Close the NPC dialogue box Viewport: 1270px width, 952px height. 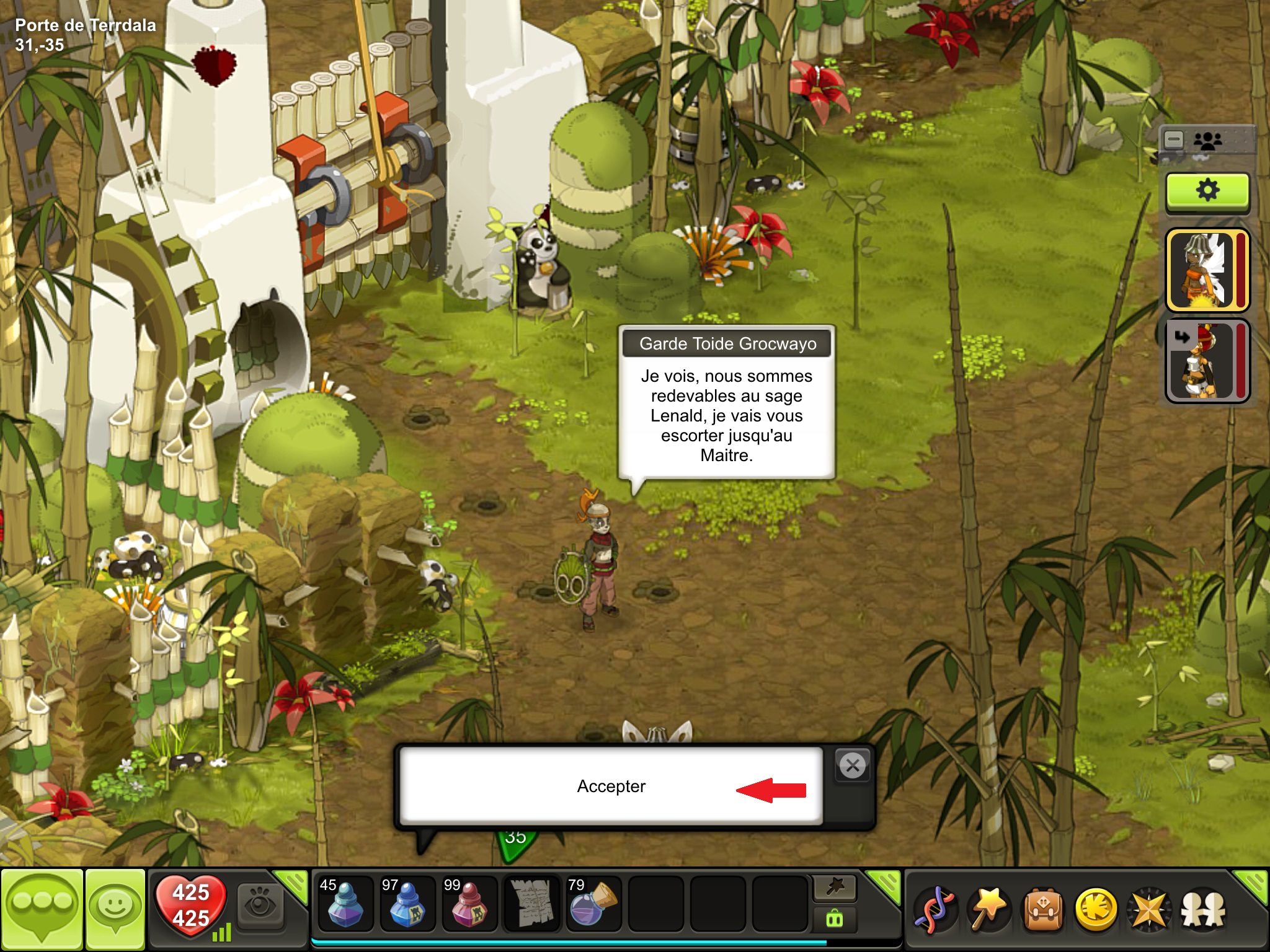[x=853, y=765]
